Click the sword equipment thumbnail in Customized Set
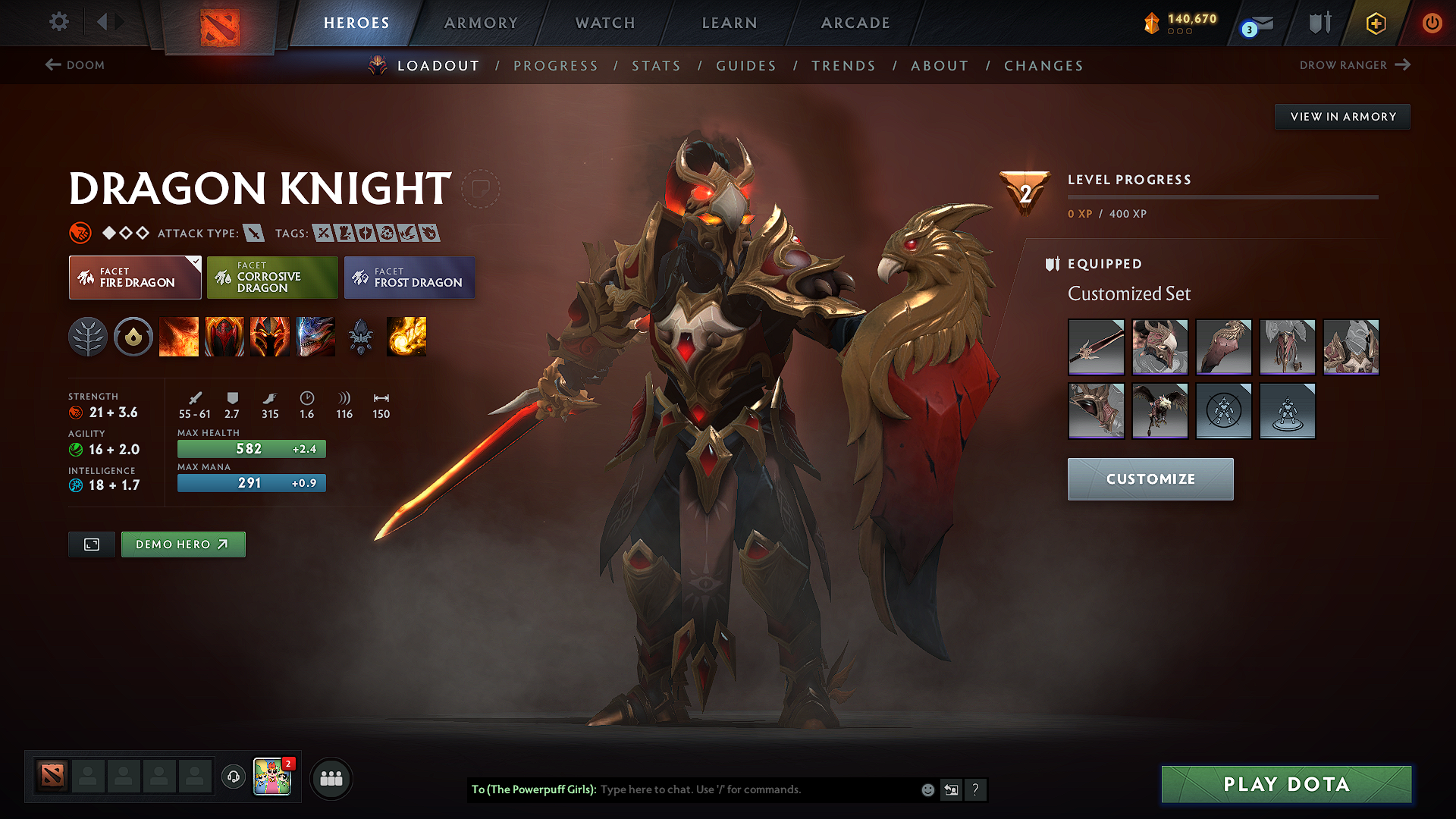This screenshot has height=819, width=1456. (x=1096, y=347)
